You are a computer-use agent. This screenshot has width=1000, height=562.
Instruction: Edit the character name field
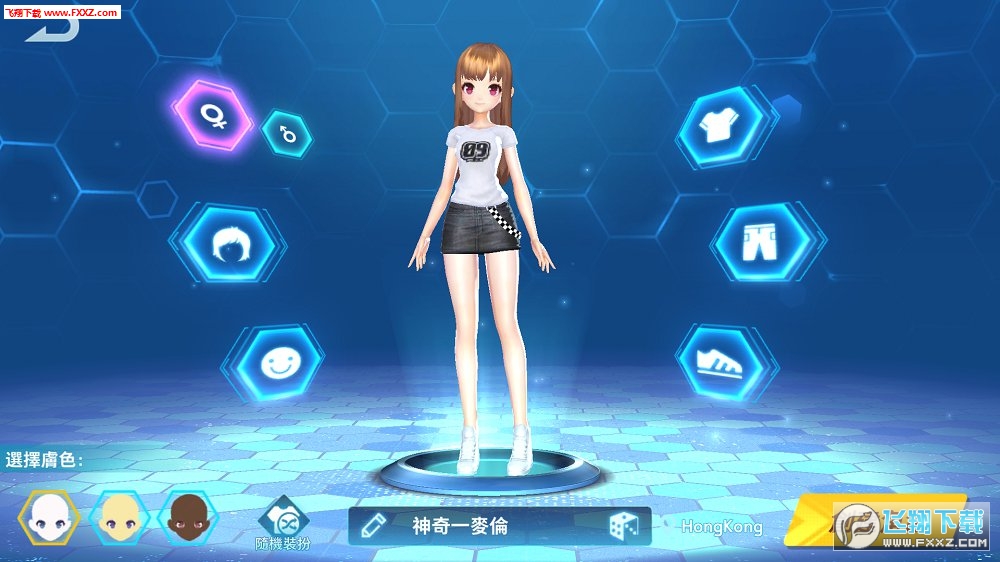click(460, 526)
